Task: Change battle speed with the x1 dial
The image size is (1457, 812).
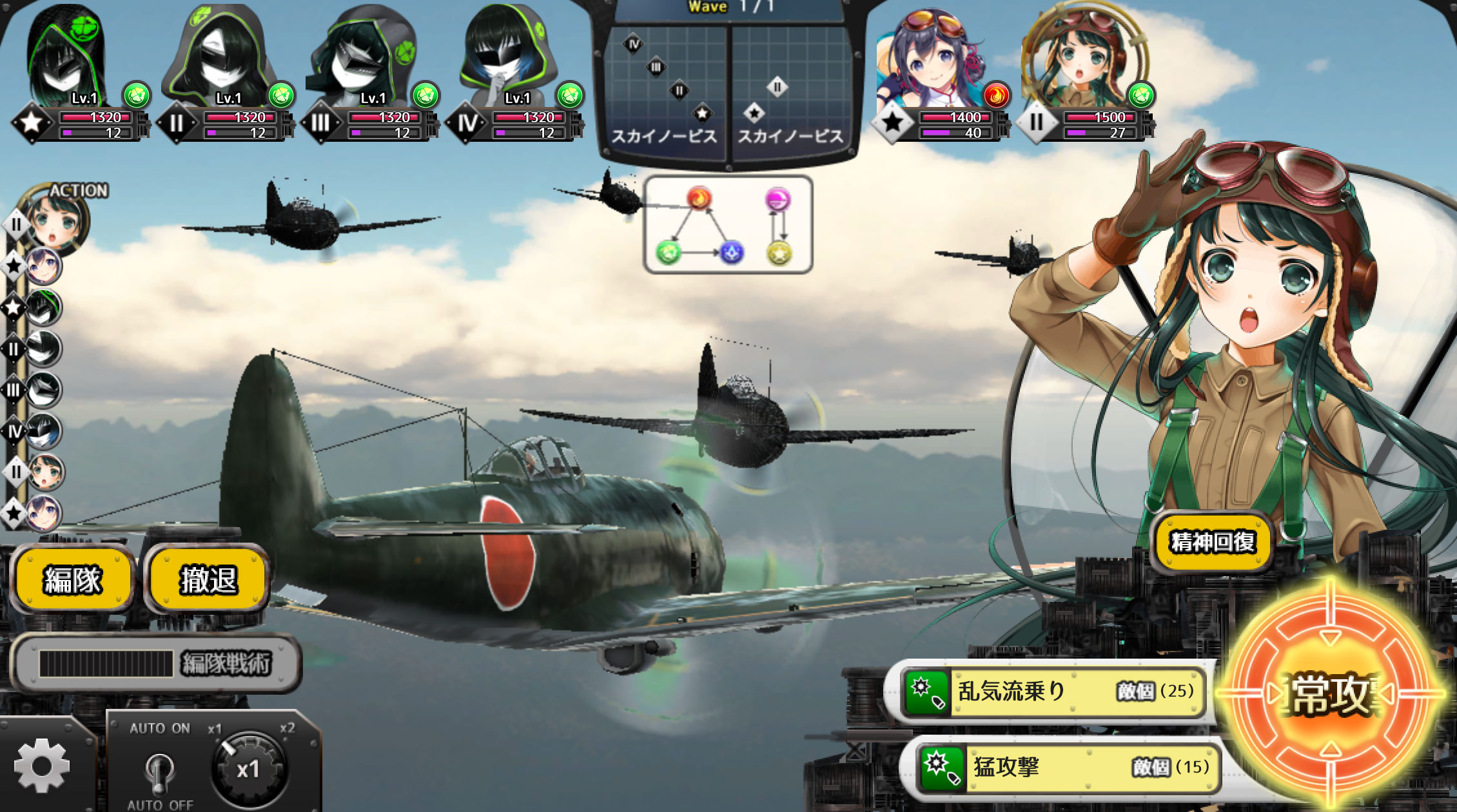Action: (248, 769)
